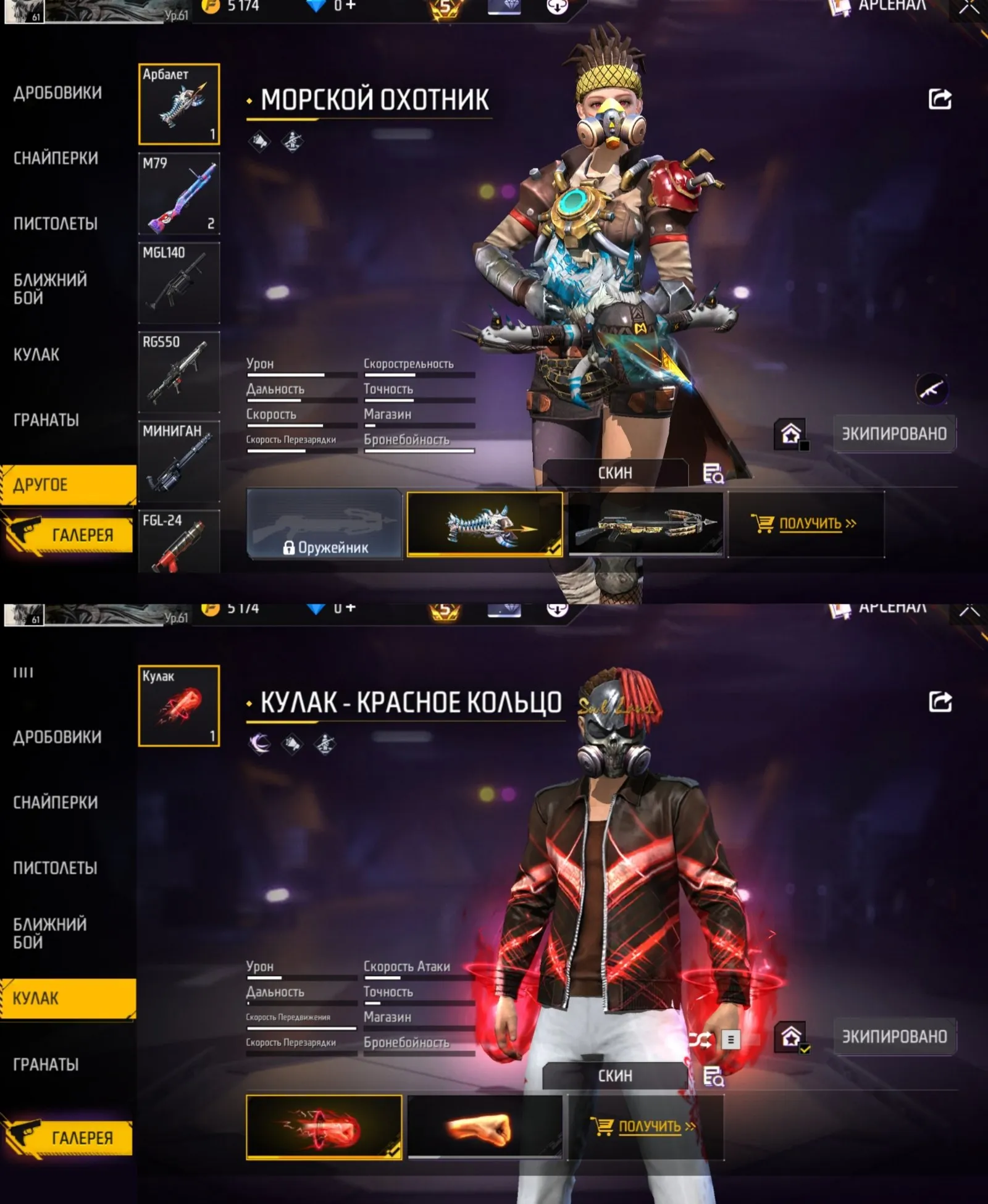
Task: Open the MGL140 weapon preview
Action: pos(178,283)
